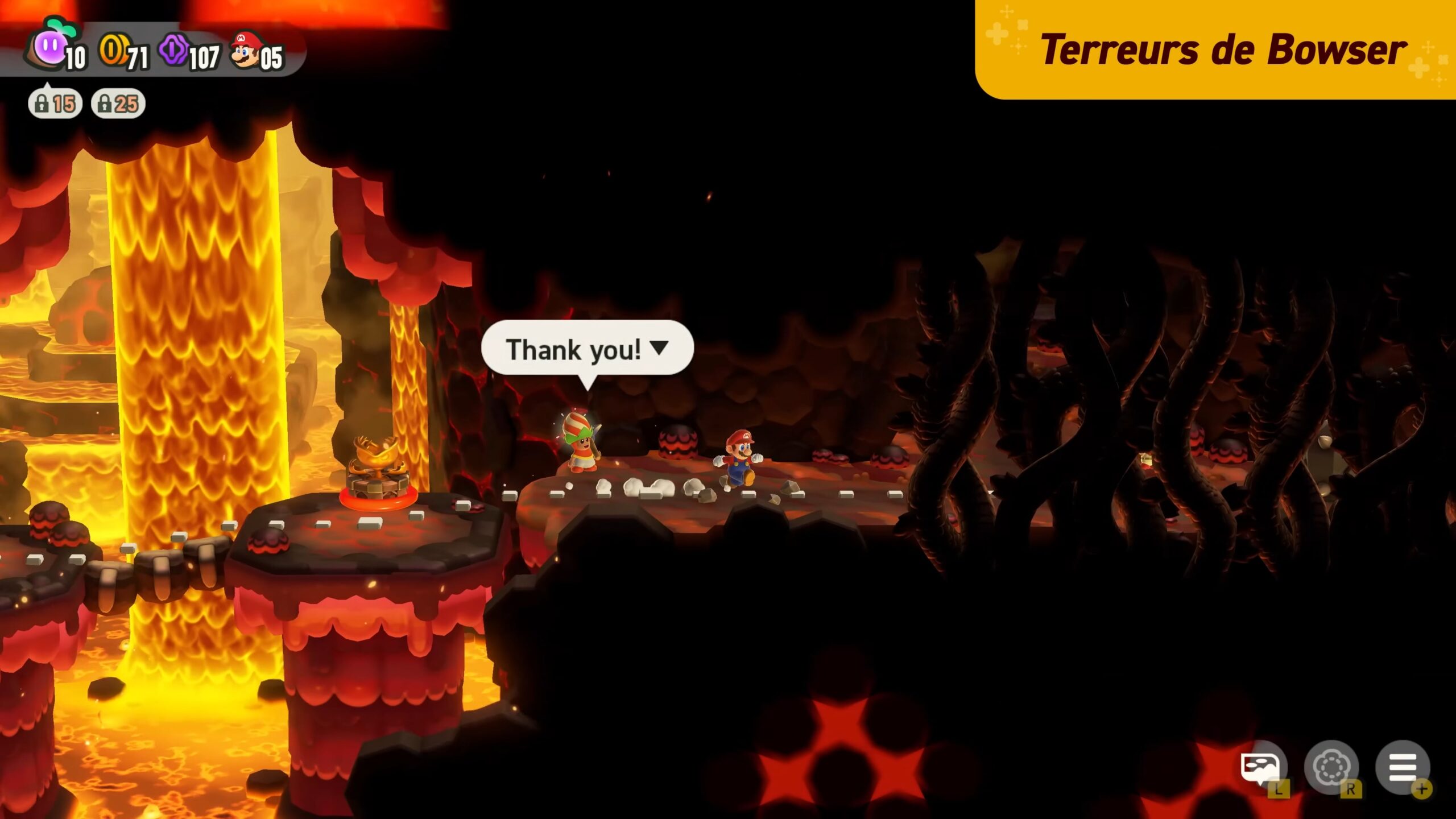
Task: Select the locked 25 requirement pill
Action: tap(118, 104)
